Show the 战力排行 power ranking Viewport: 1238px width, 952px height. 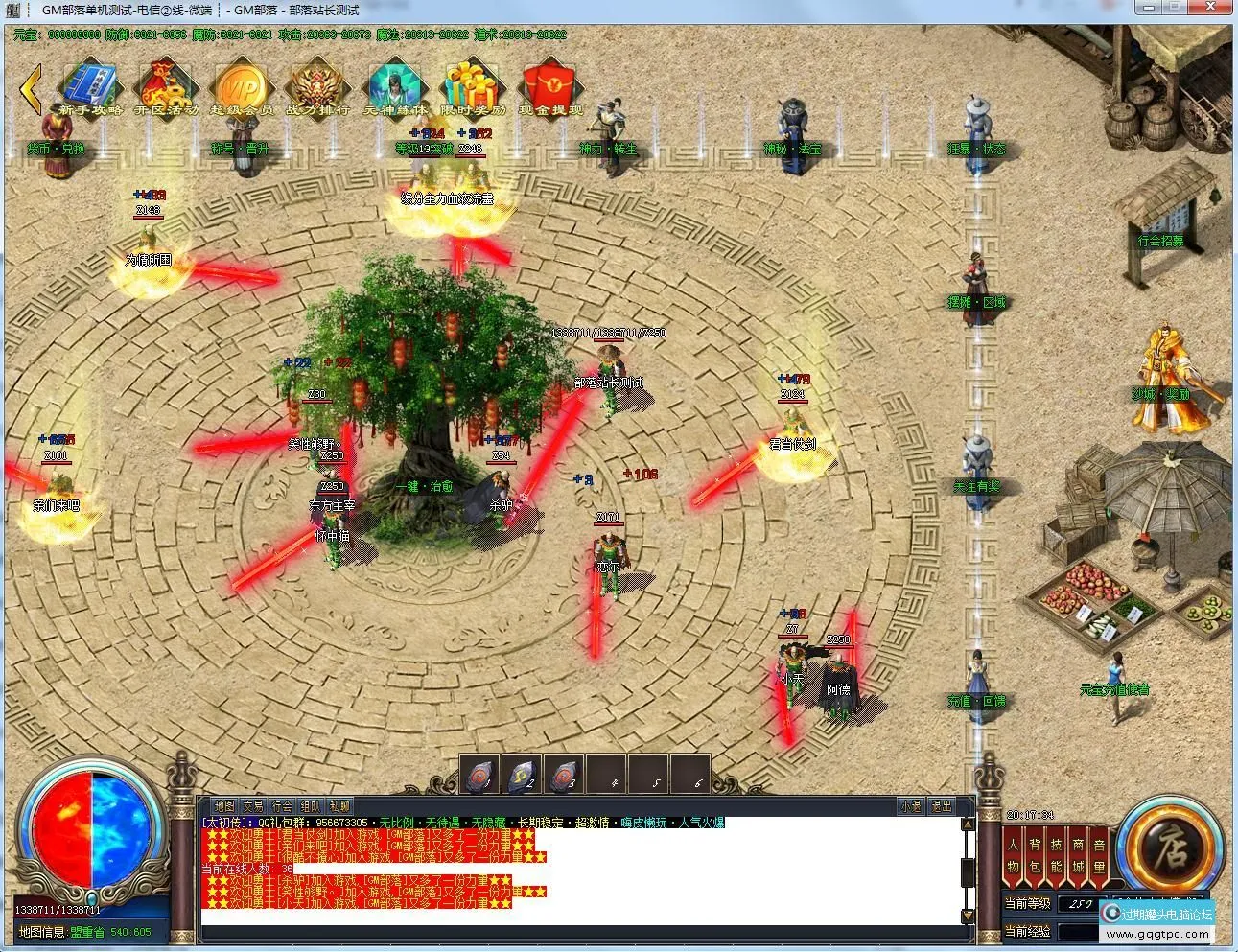[316, 88]
